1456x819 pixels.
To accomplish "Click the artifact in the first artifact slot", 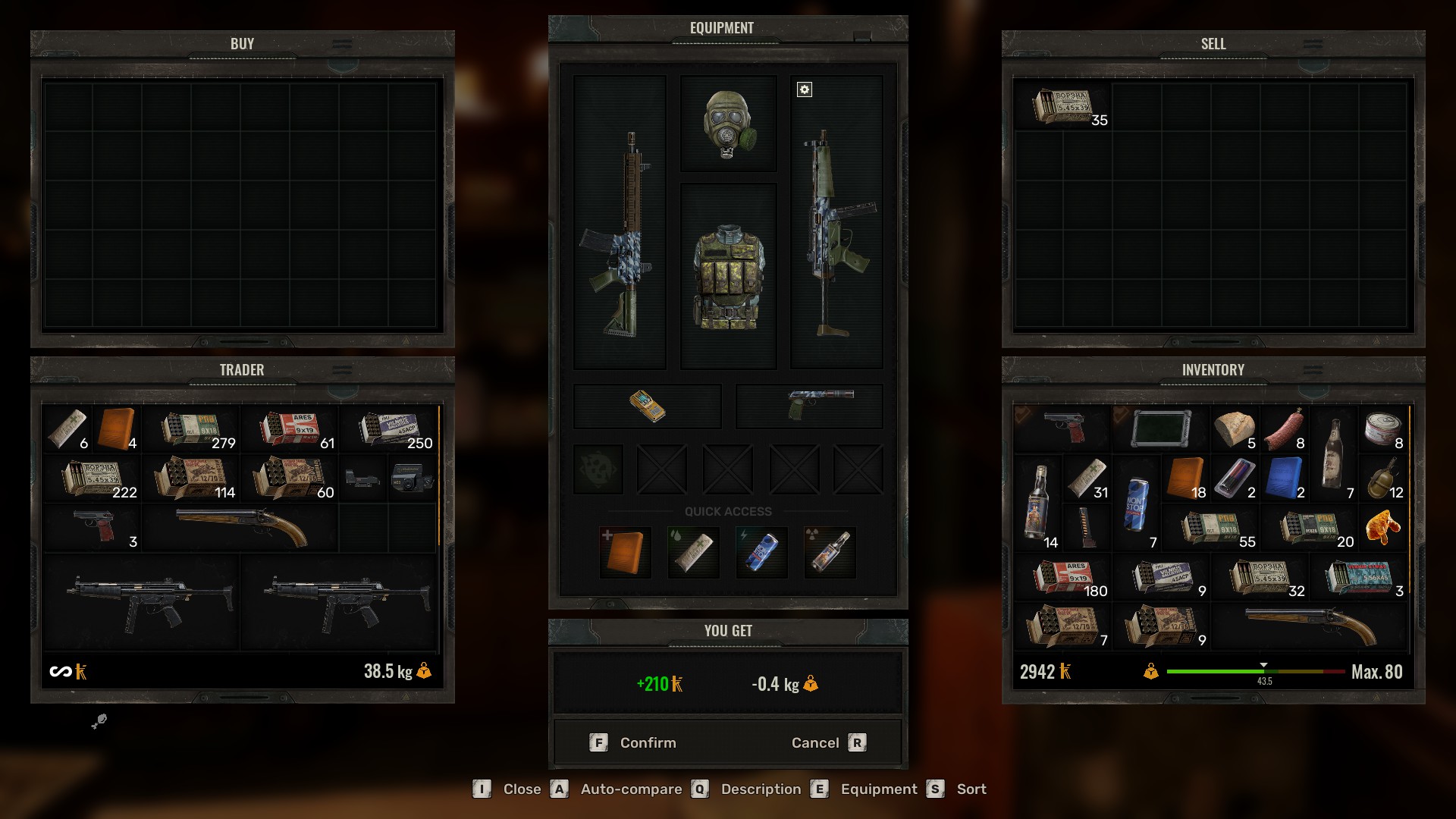I will click(x=598, y=469).
